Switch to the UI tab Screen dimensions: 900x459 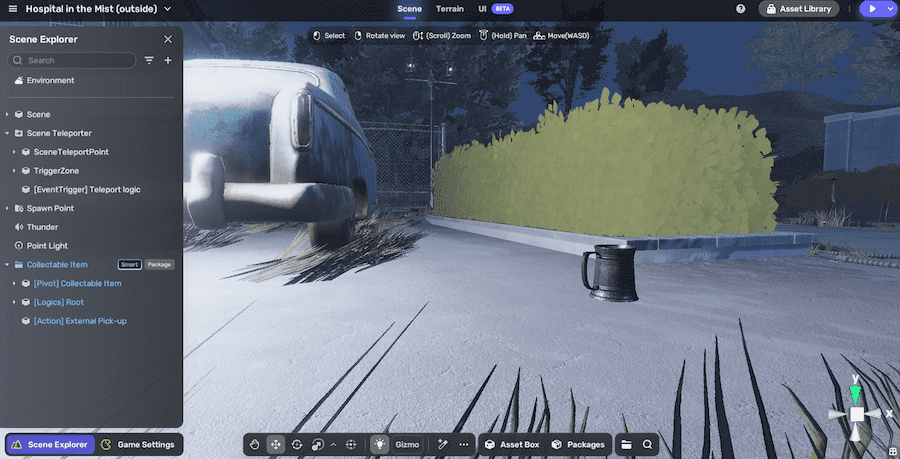tap(482, 9)
